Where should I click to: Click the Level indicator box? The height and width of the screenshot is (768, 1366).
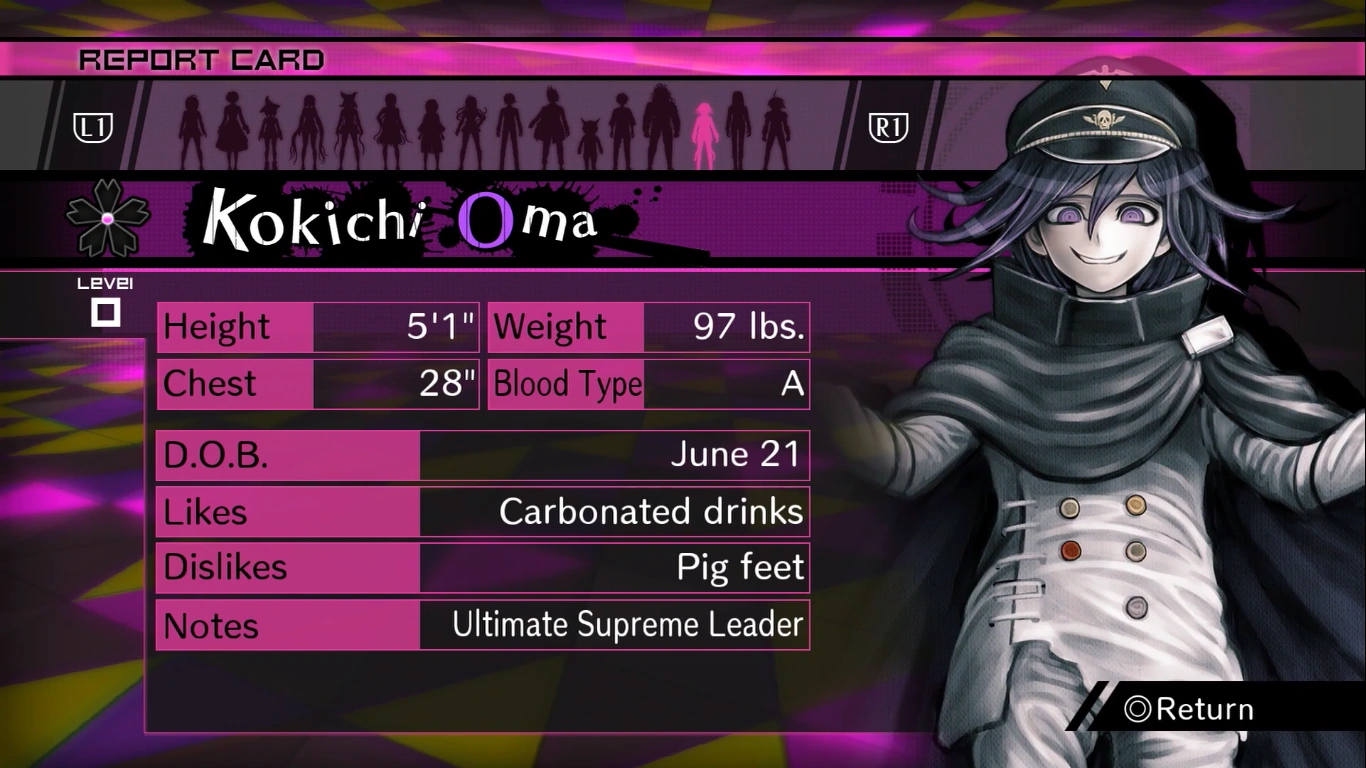pyautogui.click(x=107, y=310)
